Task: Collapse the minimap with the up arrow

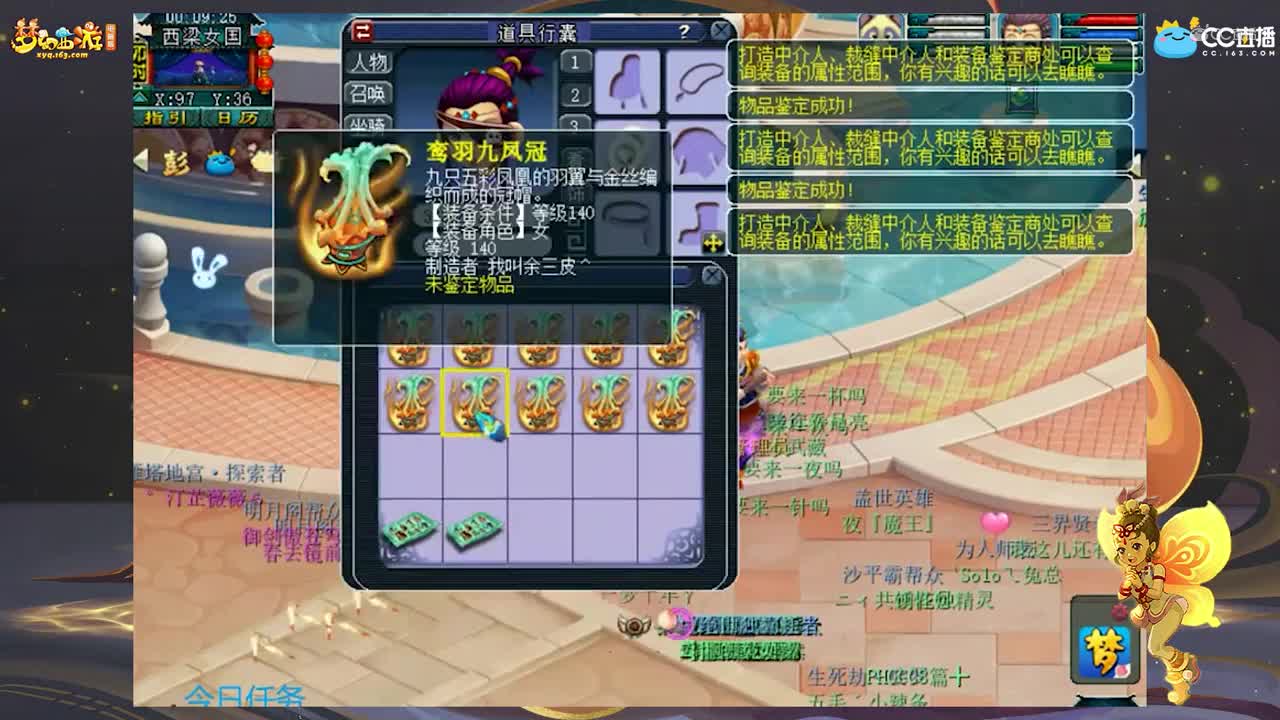Action: point(138,96)
